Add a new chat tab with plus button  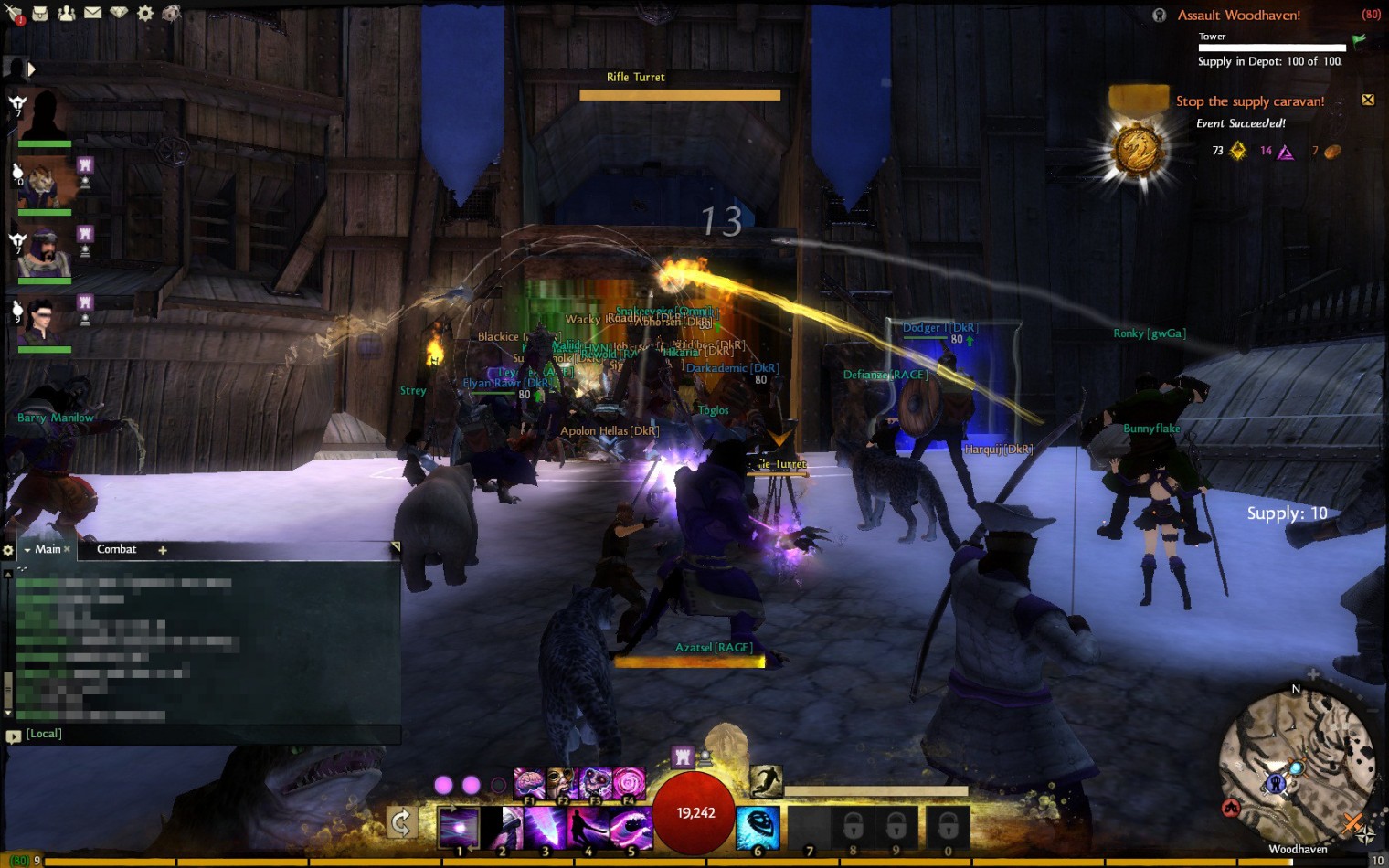point(163,550)
